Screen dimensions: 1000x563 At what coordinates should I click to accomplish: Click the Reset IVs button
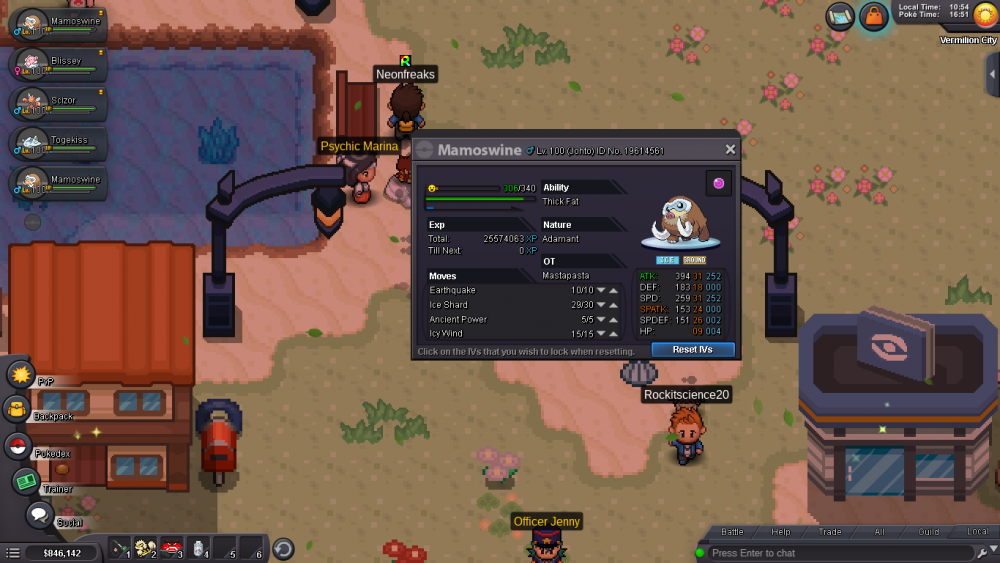coord(693,350)
